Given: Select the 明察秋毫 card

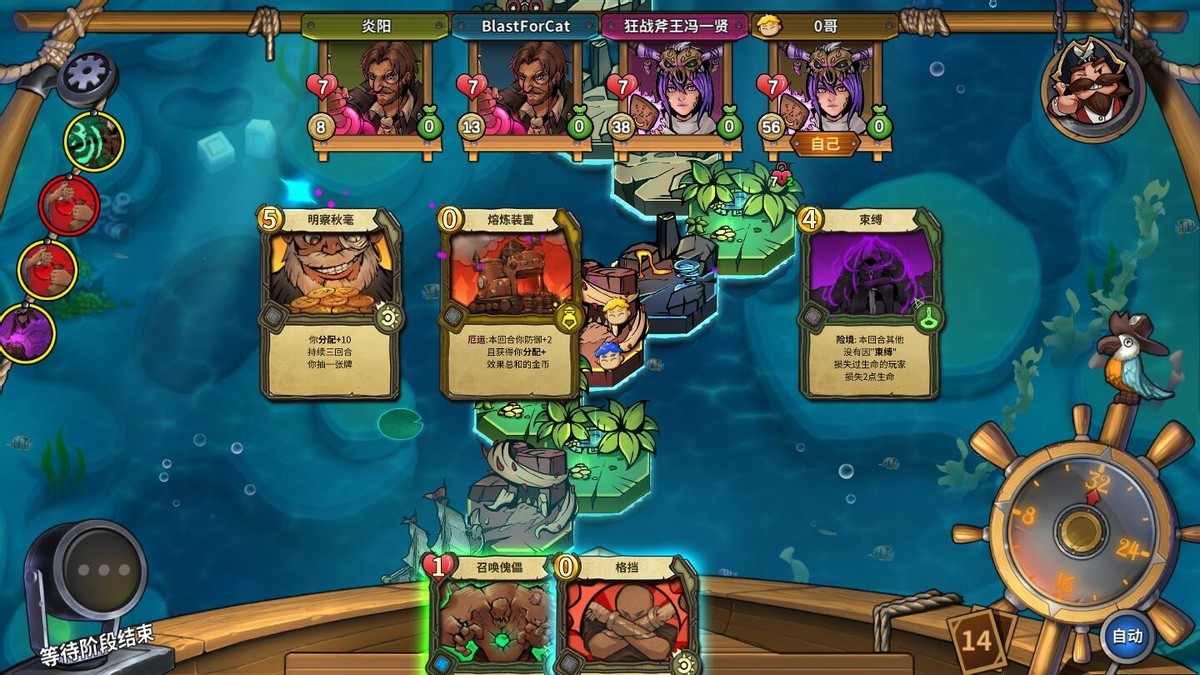Looking at the screenshot, I should coord(331,302).
